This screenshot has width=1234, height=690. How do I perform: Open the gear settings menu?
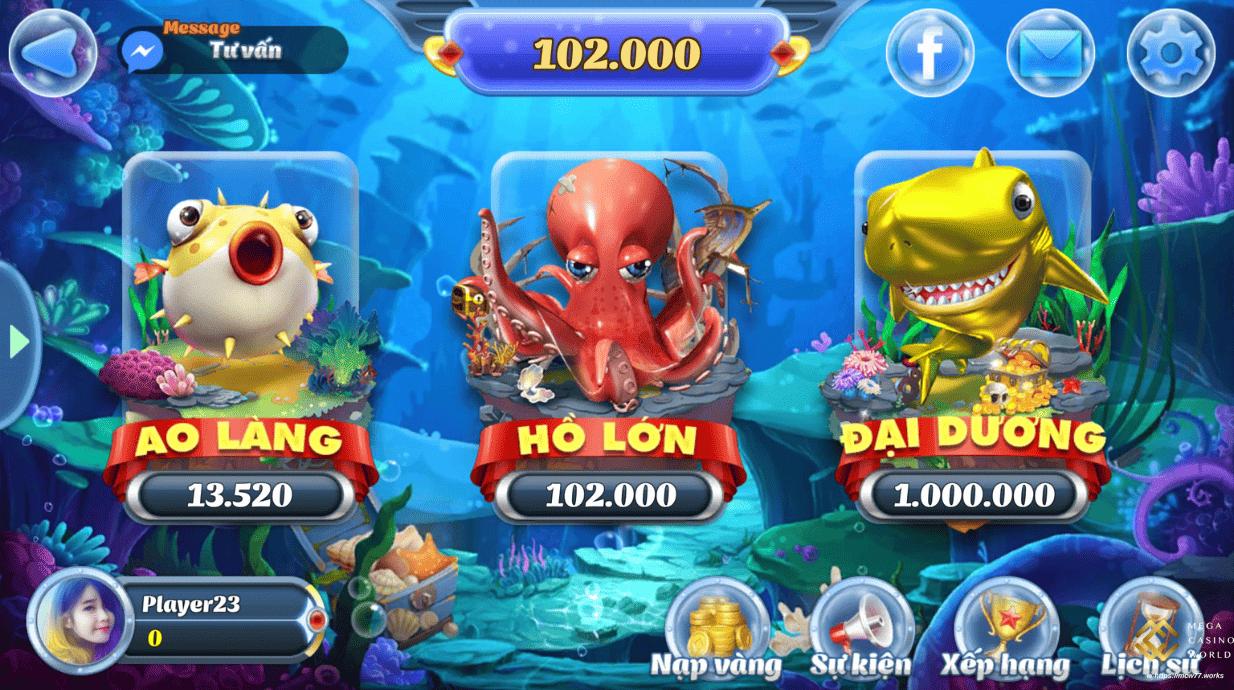(1170, 52)
